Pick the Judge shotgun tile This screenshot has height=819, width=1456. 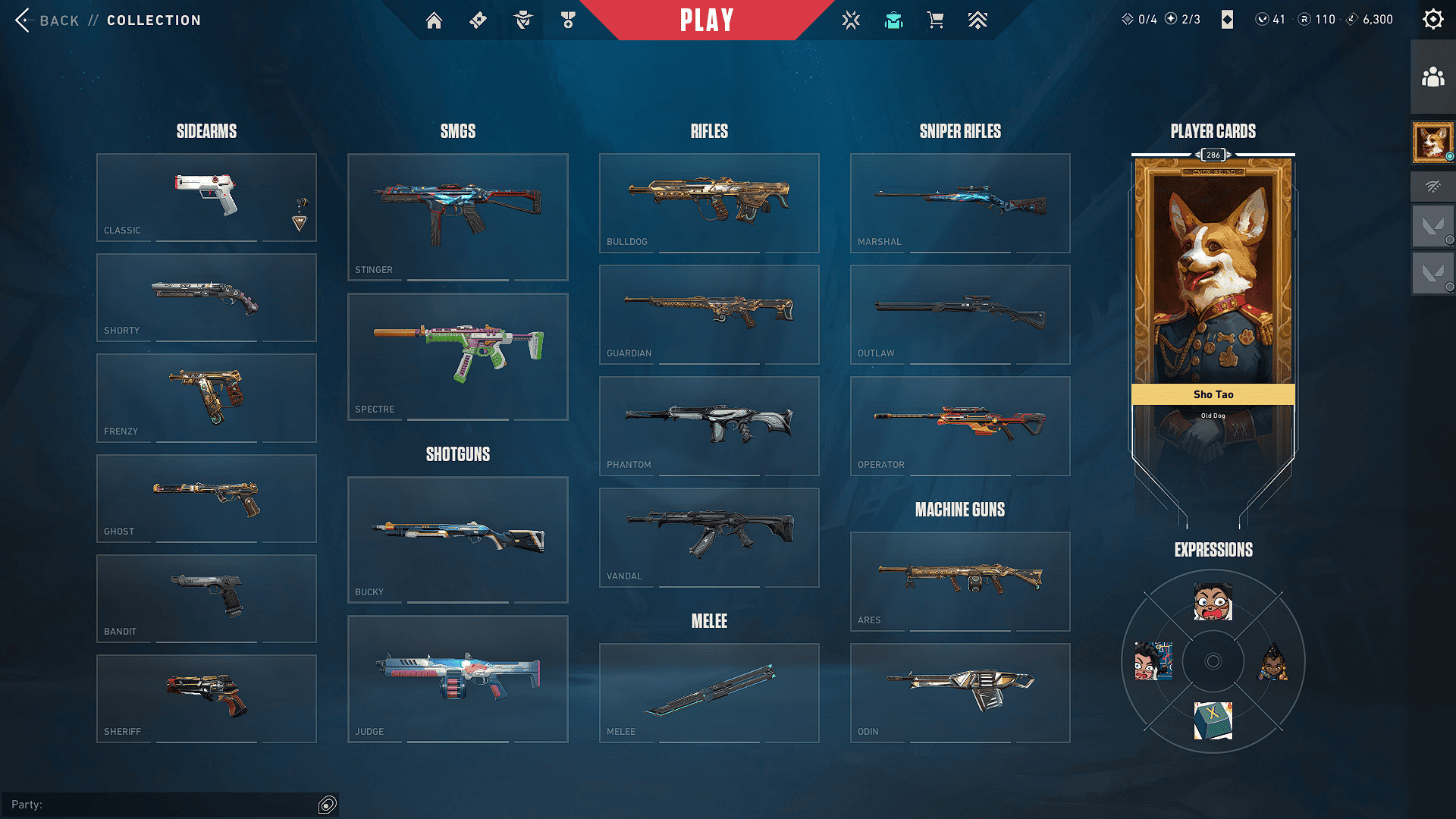click(x=457, y=678)
